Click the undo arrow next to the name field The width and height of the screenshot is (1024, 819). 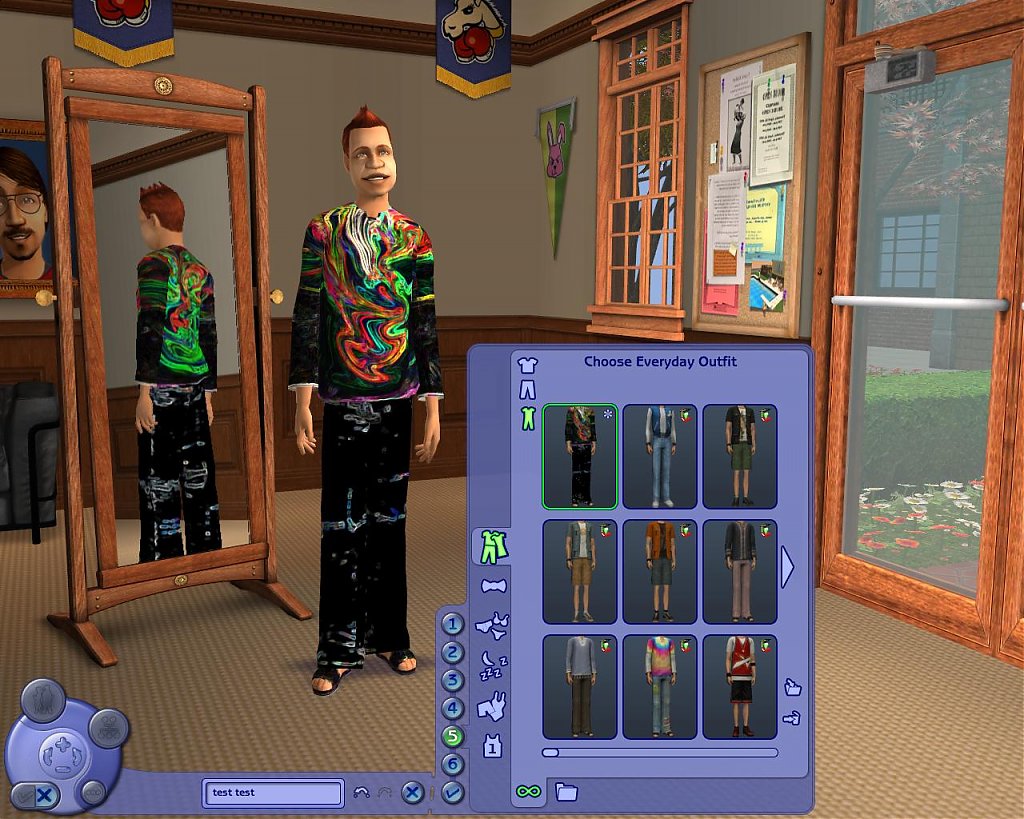tap(362, 792)
